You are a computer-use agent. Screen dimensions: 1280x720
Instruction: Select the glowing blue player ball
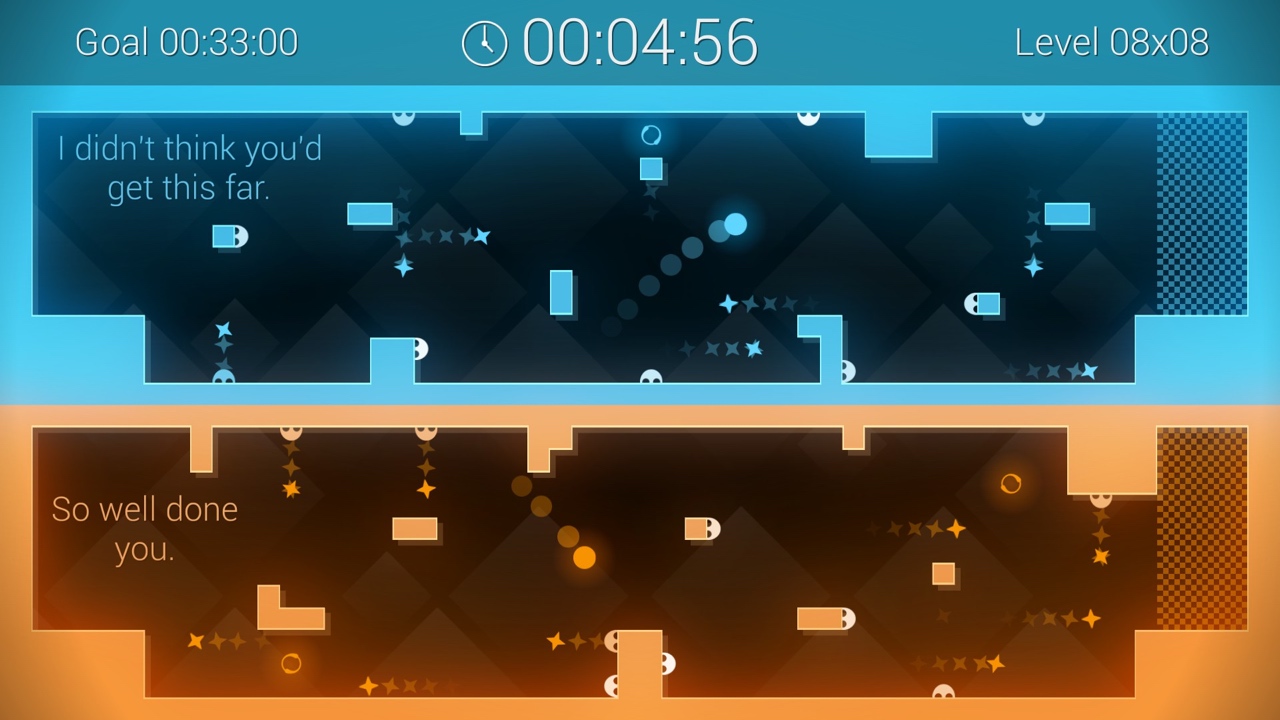pos(733,226)
